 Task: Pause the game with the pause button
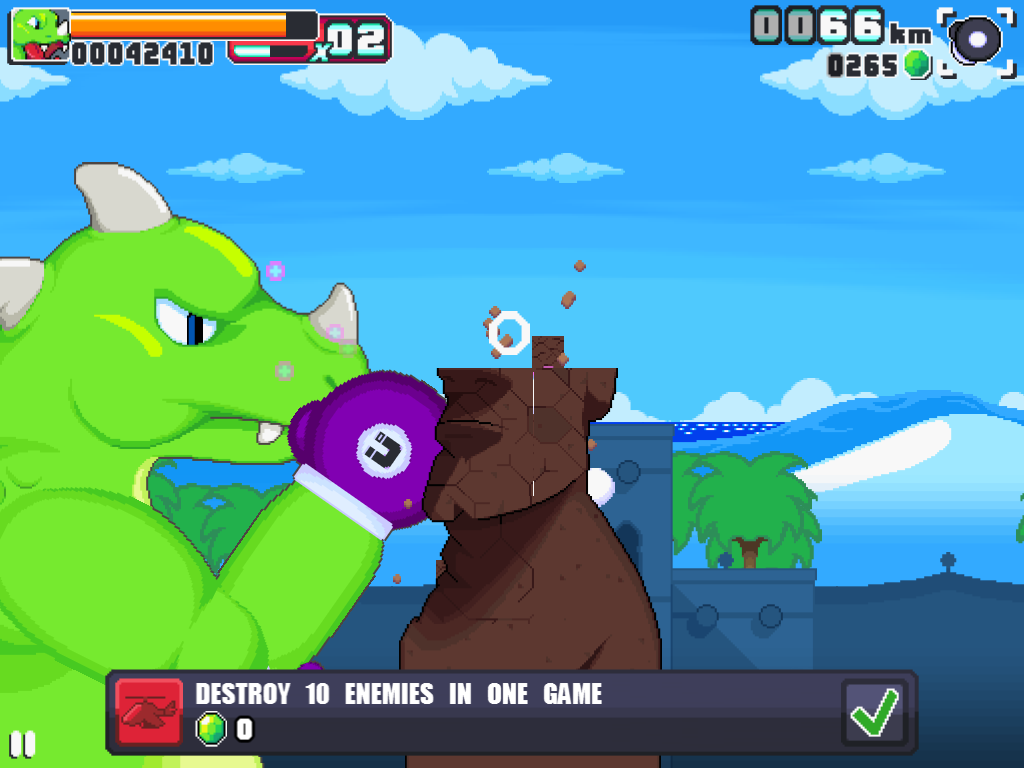tap(22, 744)
